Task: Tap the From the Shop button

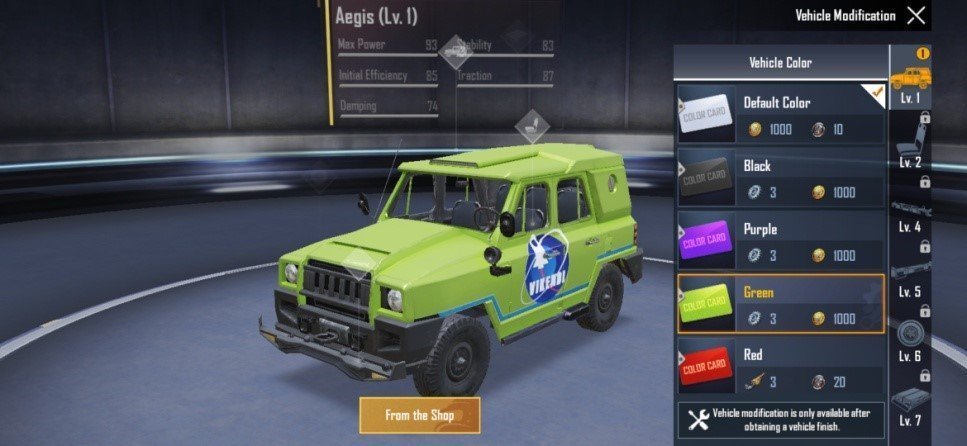Action: click(420, 414)
